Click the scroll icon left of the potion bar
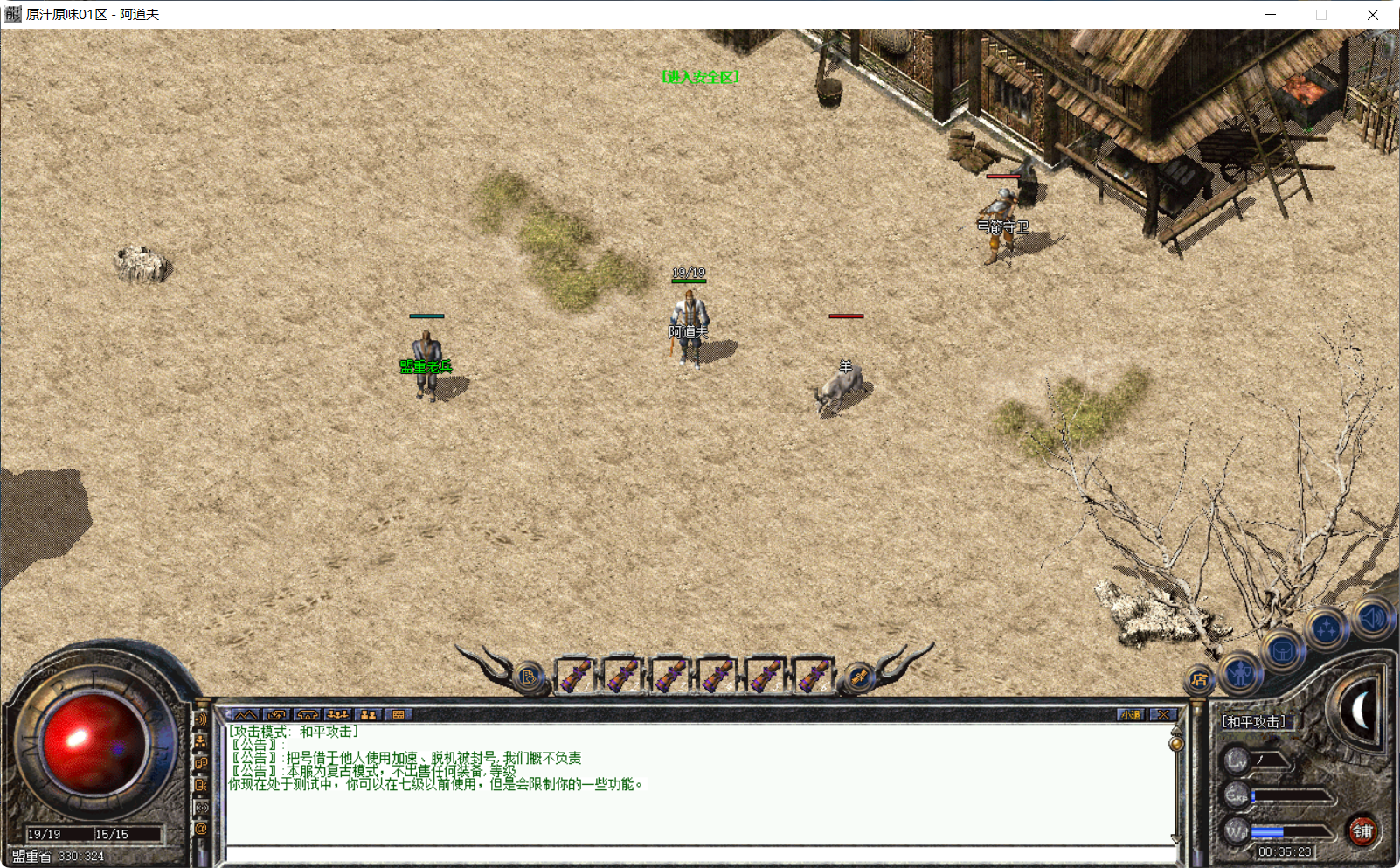 coord(527,675)
